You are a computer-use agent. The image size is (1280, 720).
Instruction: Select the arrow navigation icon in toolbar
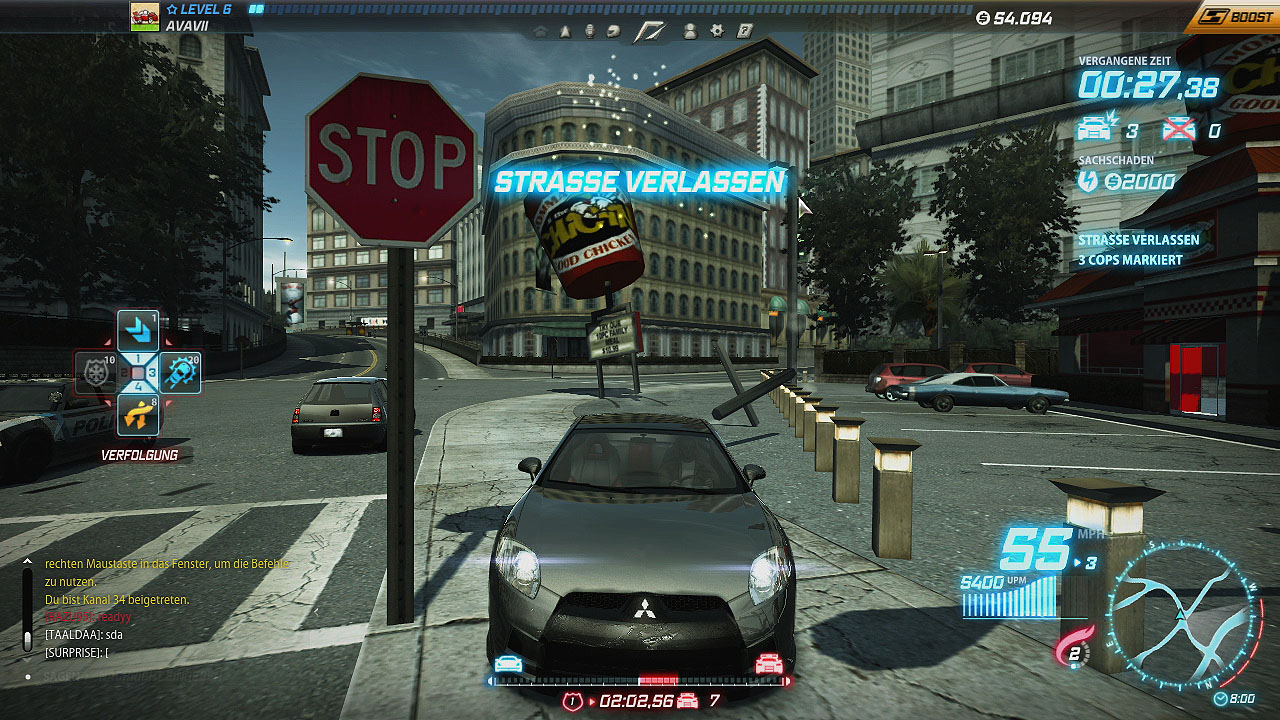(x=565, y=31)
